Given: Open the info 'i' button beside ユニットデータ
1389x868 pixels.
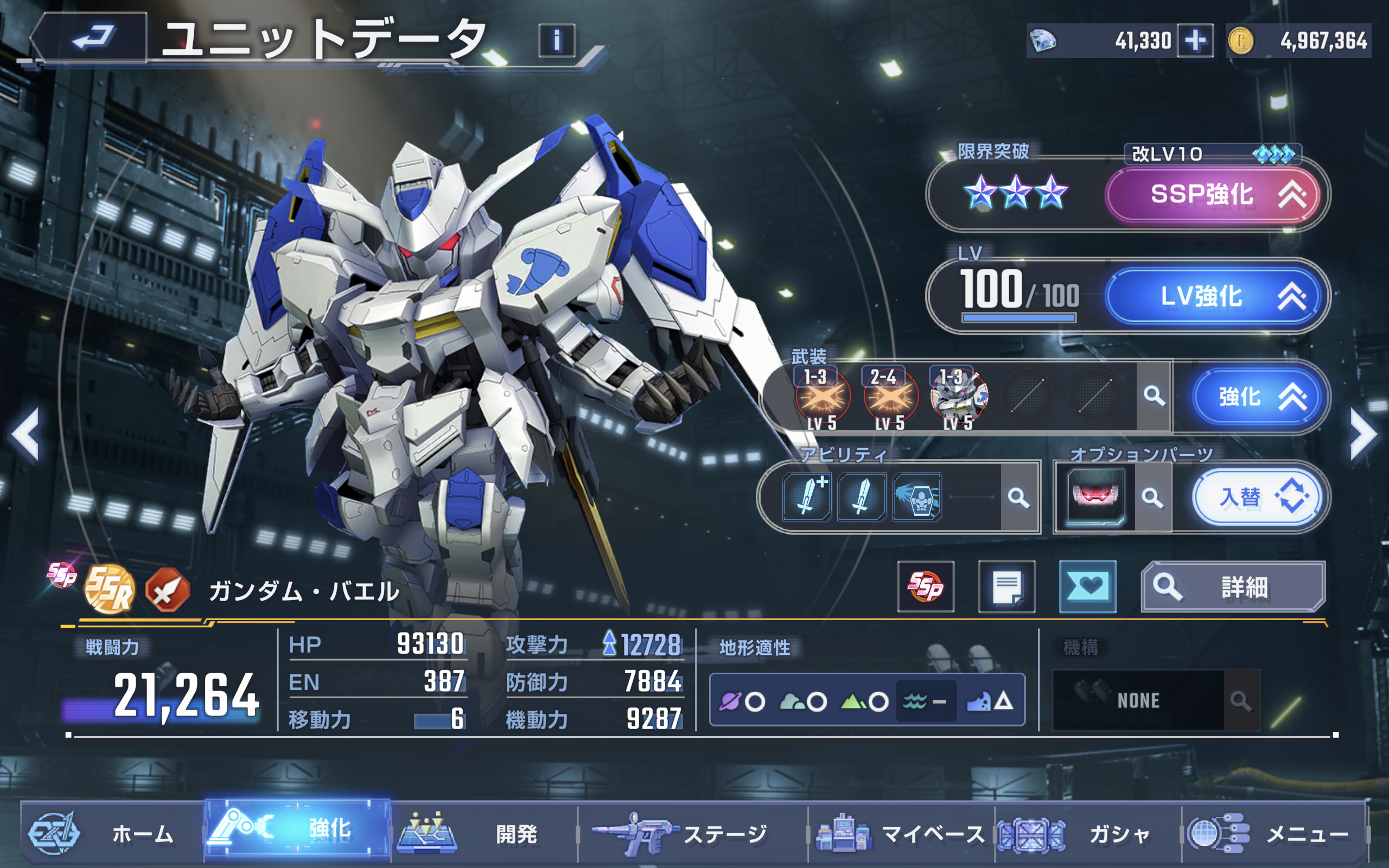Looking at the screenshot, I should click(x=556, y=40).
